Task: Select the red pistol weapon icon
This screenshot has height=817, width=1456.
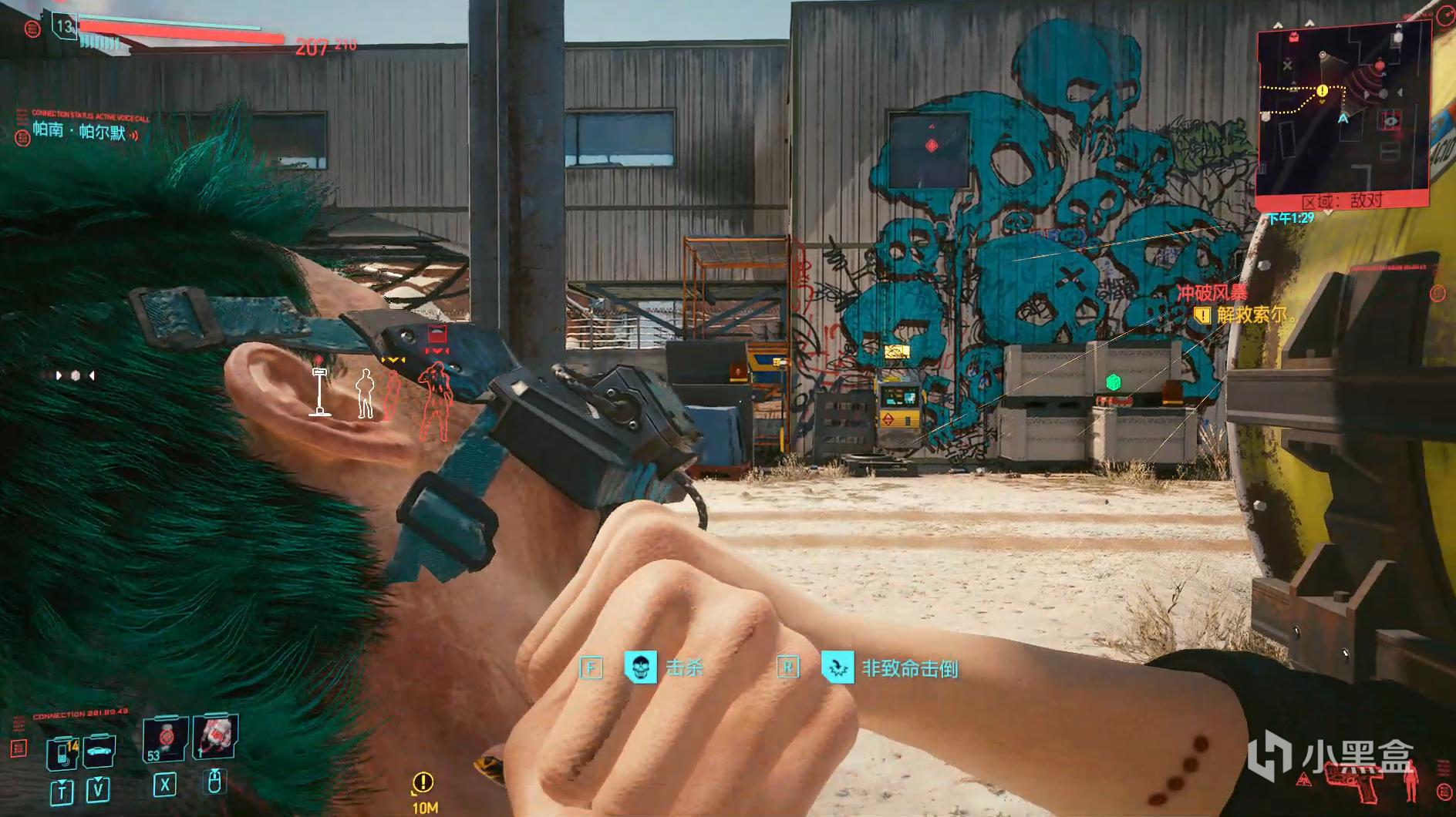Action: [1353, 782]
